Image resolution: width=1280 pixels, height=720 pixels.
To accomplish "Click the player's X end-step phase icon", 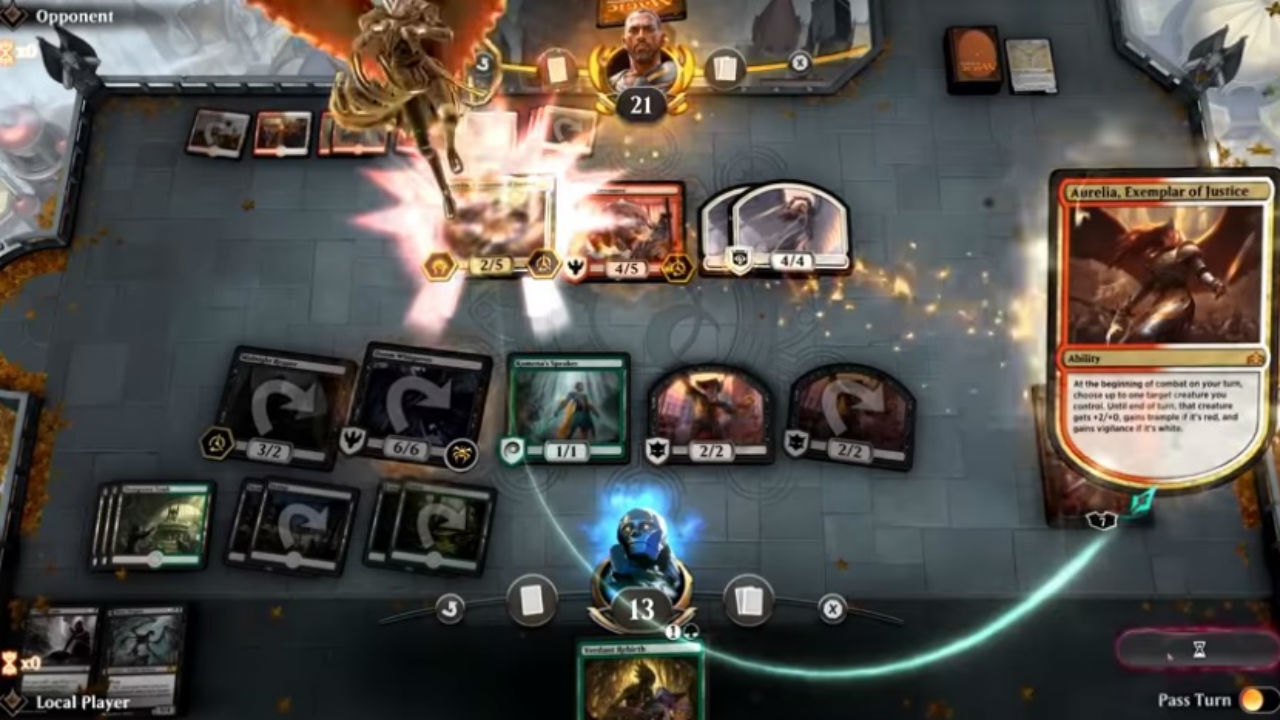I will pyautogui.click(x=832, y=607).
